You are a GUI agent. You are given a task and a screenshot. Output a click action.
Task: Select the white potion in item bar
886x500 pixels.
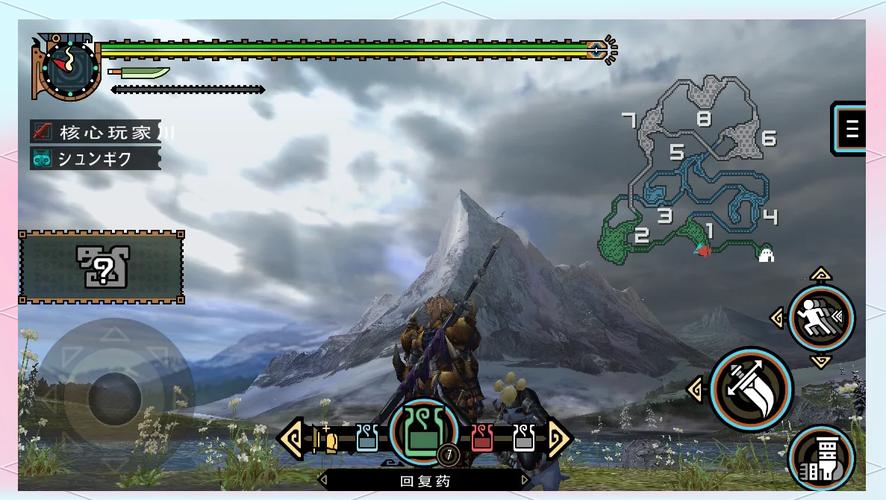click(523, 437)
